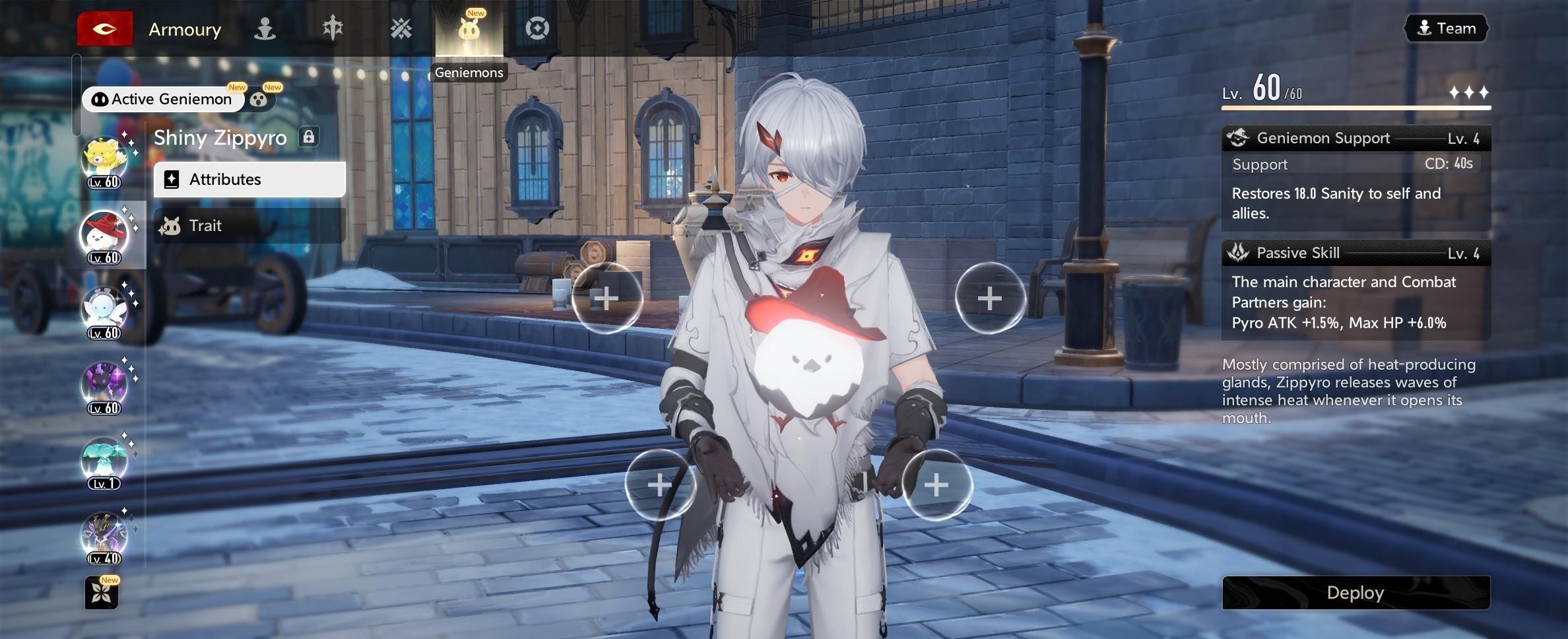Pick the purple horned Geniemon

tap(104, 386)
